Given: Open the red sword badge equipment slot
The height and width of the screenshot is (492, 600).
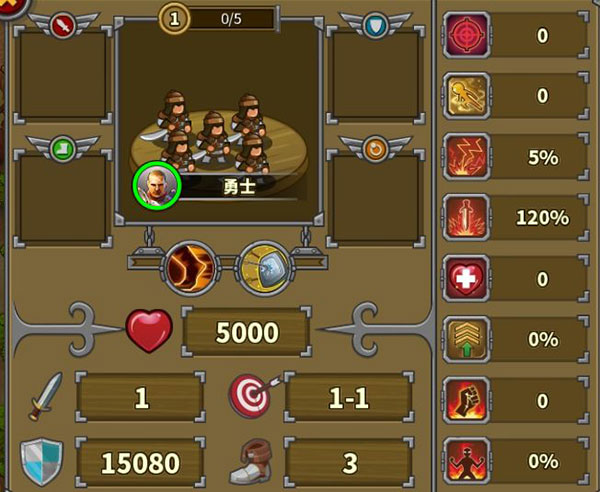Looking at the screenshot, I should (x=63, y=78).
